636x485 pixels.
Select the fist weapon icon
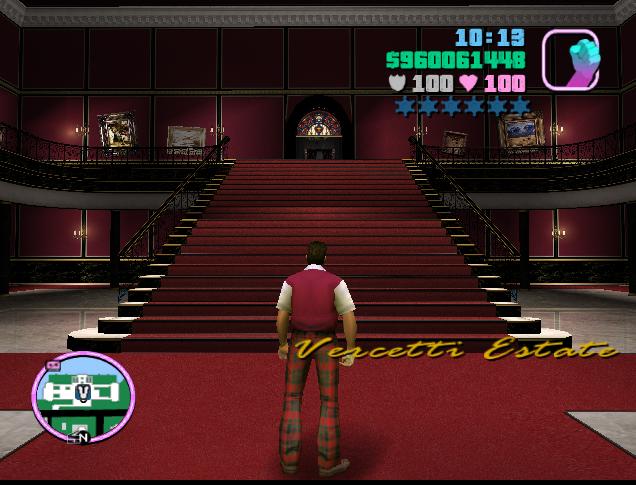click(570, 59)
